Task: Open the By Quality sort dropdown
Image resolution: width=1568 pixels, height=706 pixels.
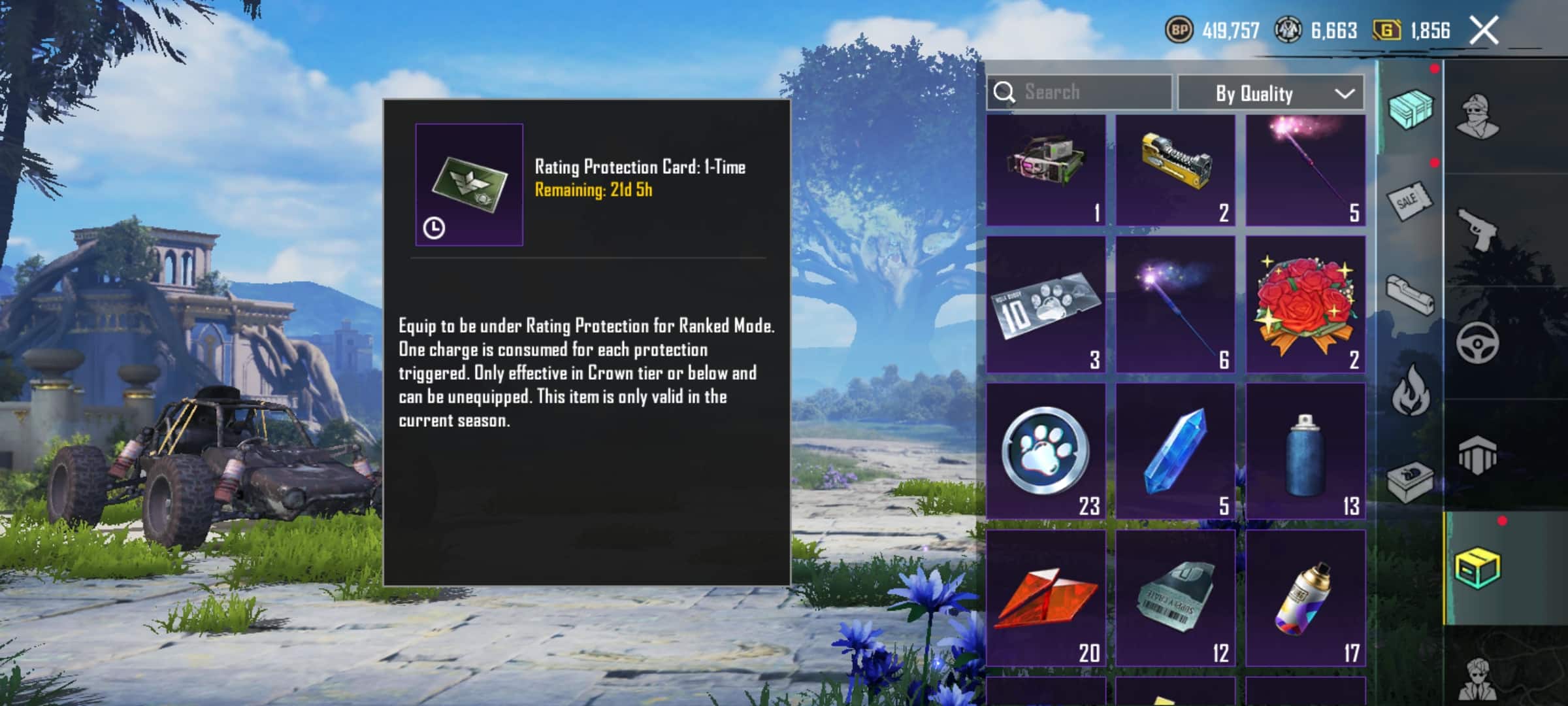Action: [x=1271, y=93]
